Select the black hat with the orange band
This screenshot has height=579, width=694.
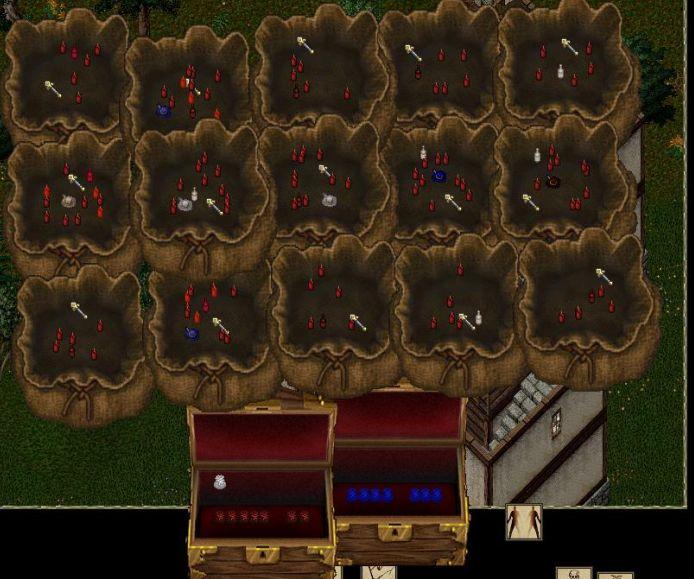point(552,182)
